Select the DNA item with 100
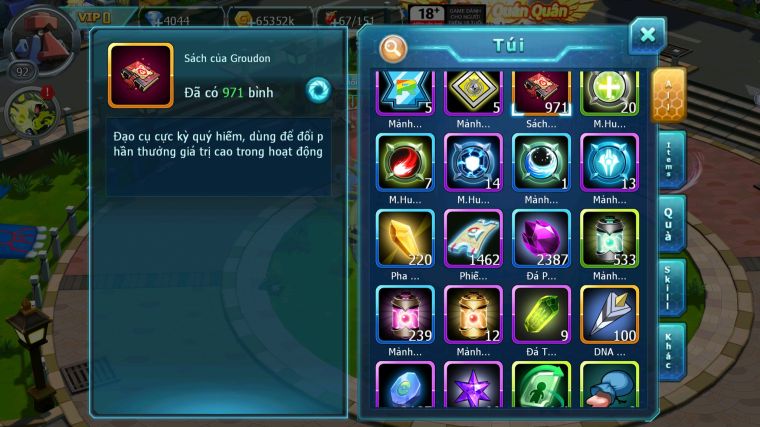Screen dimensions: 760x427 coord(609,314)
